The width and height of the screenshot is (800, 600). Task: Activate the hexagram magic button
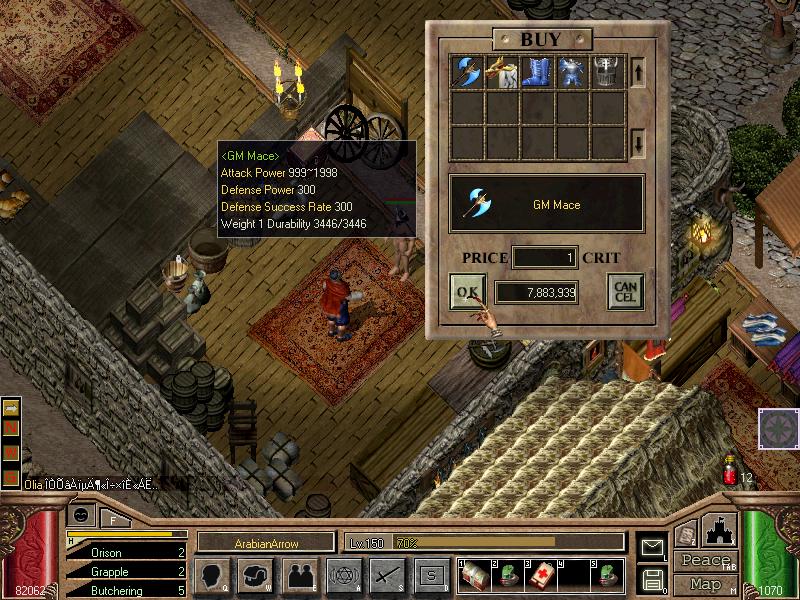[342, 575]
